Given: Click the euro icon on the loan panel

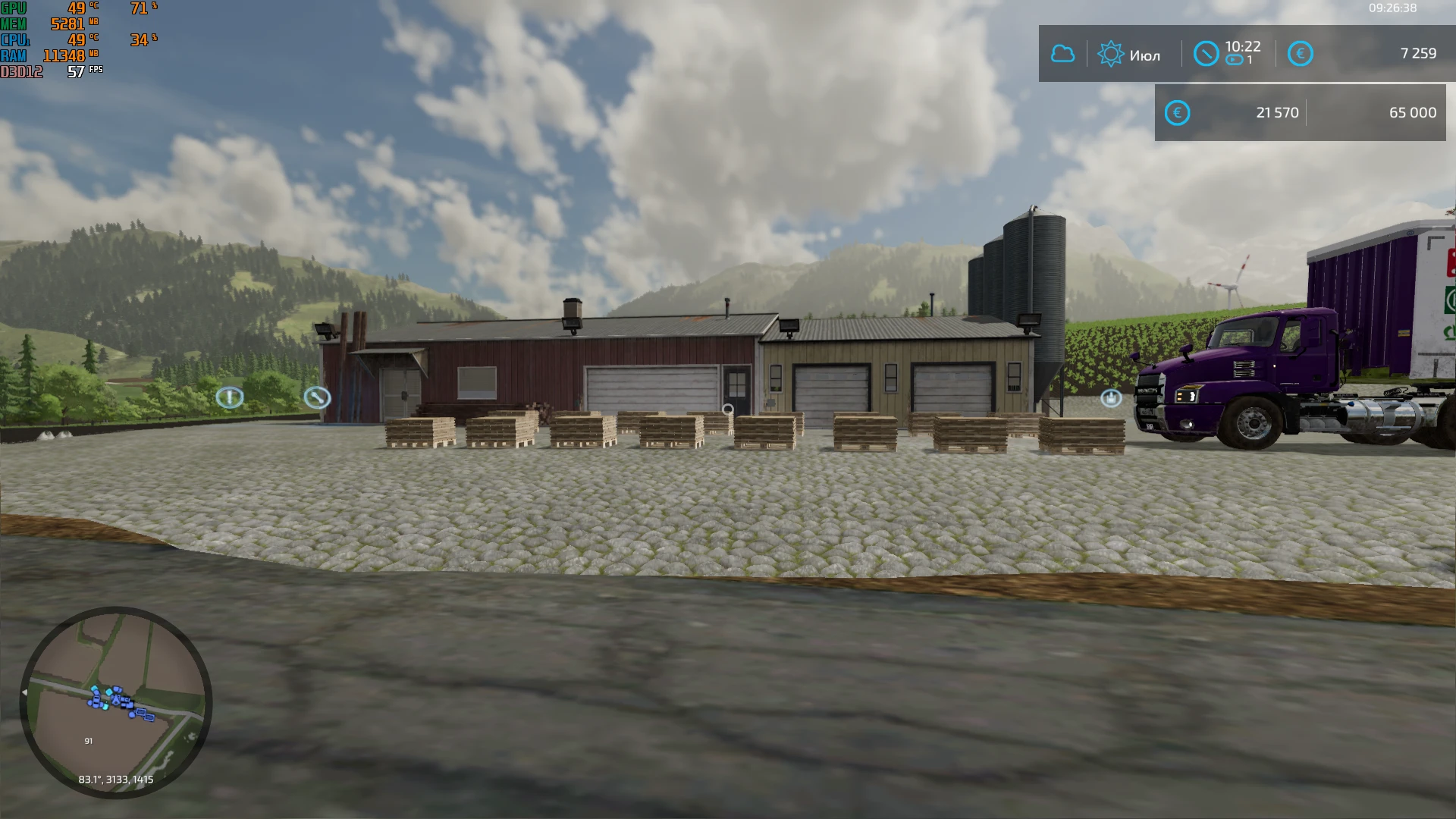Looking at the screenshot, I should point(1177,112).
